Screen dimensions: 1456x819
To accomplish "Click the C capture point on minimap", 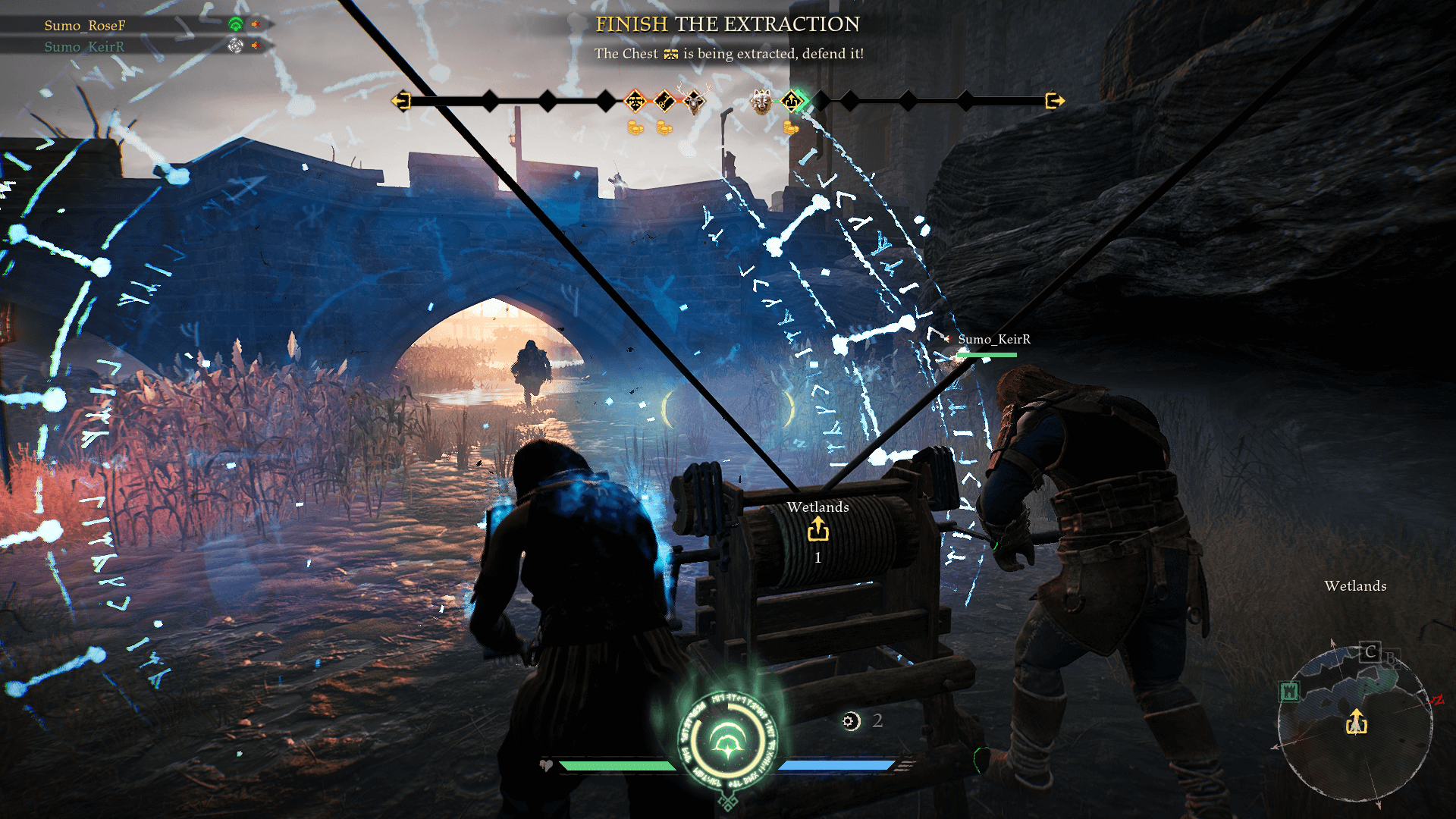I will point(1370,652).
